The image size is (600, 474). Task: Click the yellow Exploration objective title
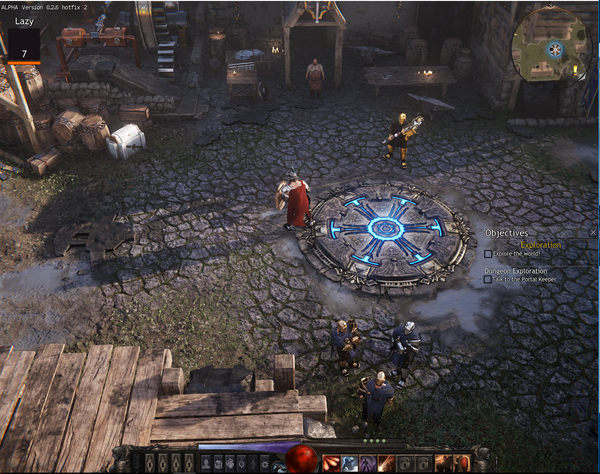tap(541, 244)
